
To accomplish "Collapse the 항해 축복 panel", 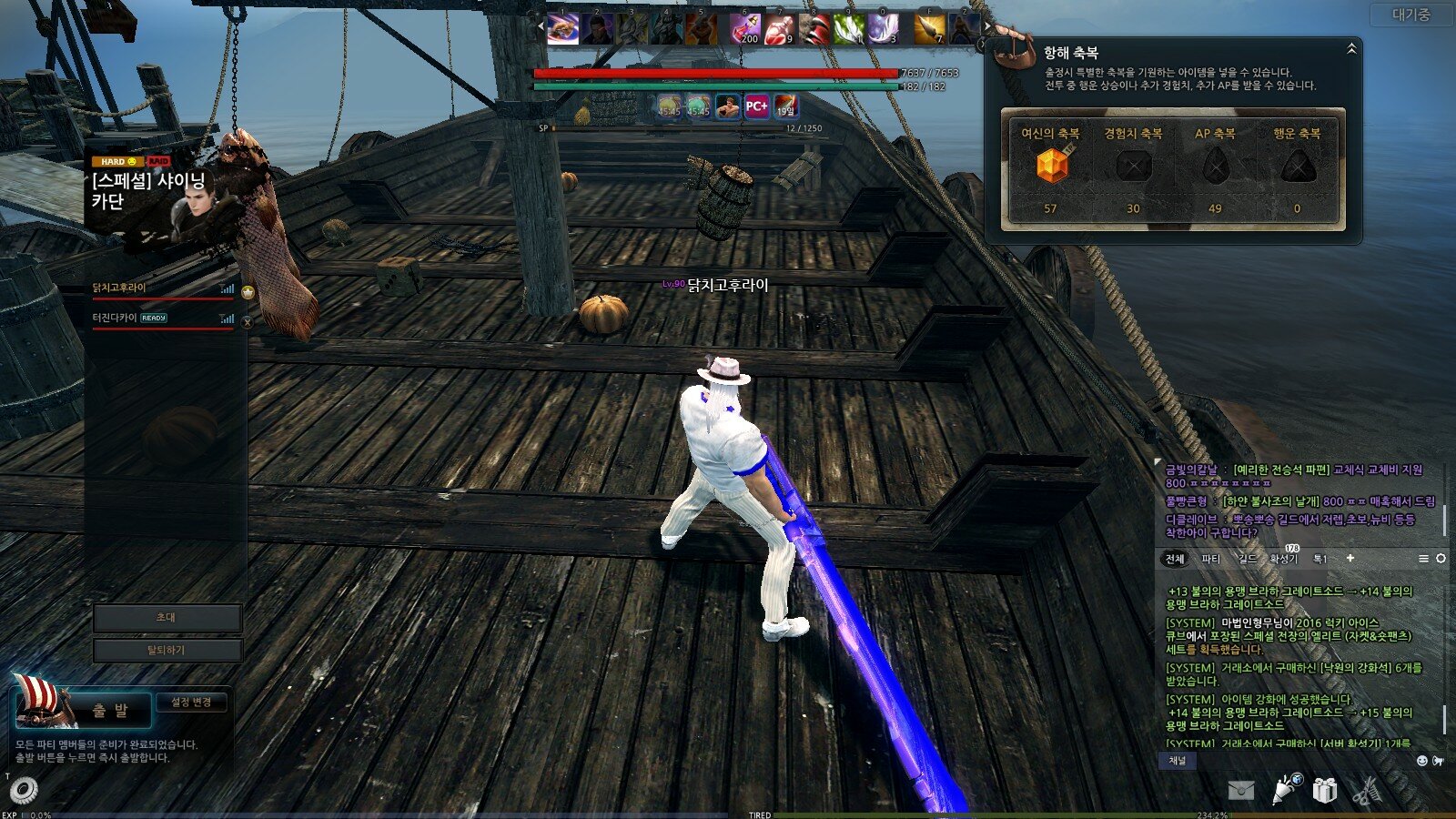I will click(x=1351, y=48).
